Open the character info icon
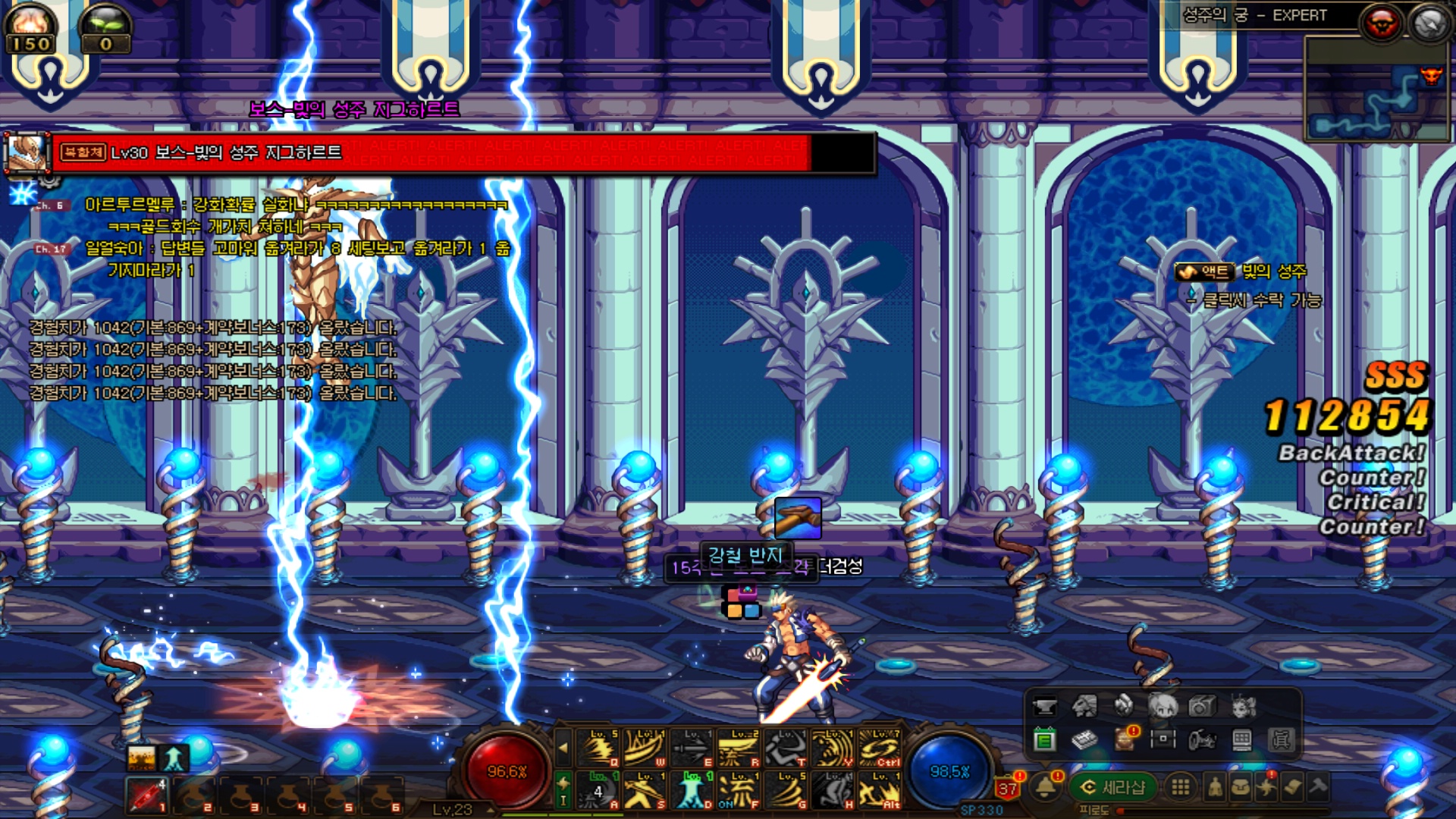The height and width of the screenshot is (819, 1456). point(1215,787)
